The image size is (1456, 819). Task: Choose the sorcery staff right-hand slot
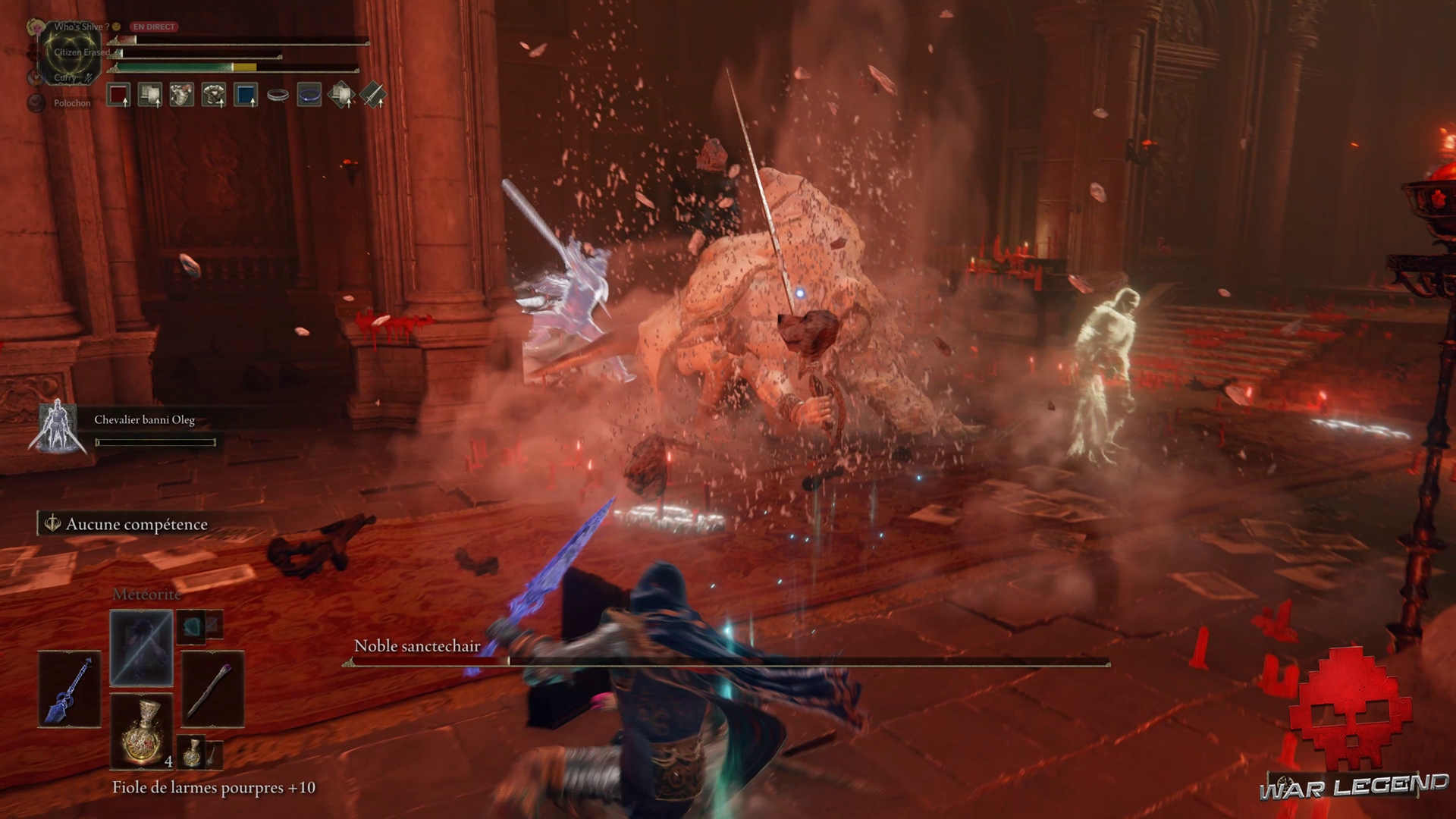point(212,689)
